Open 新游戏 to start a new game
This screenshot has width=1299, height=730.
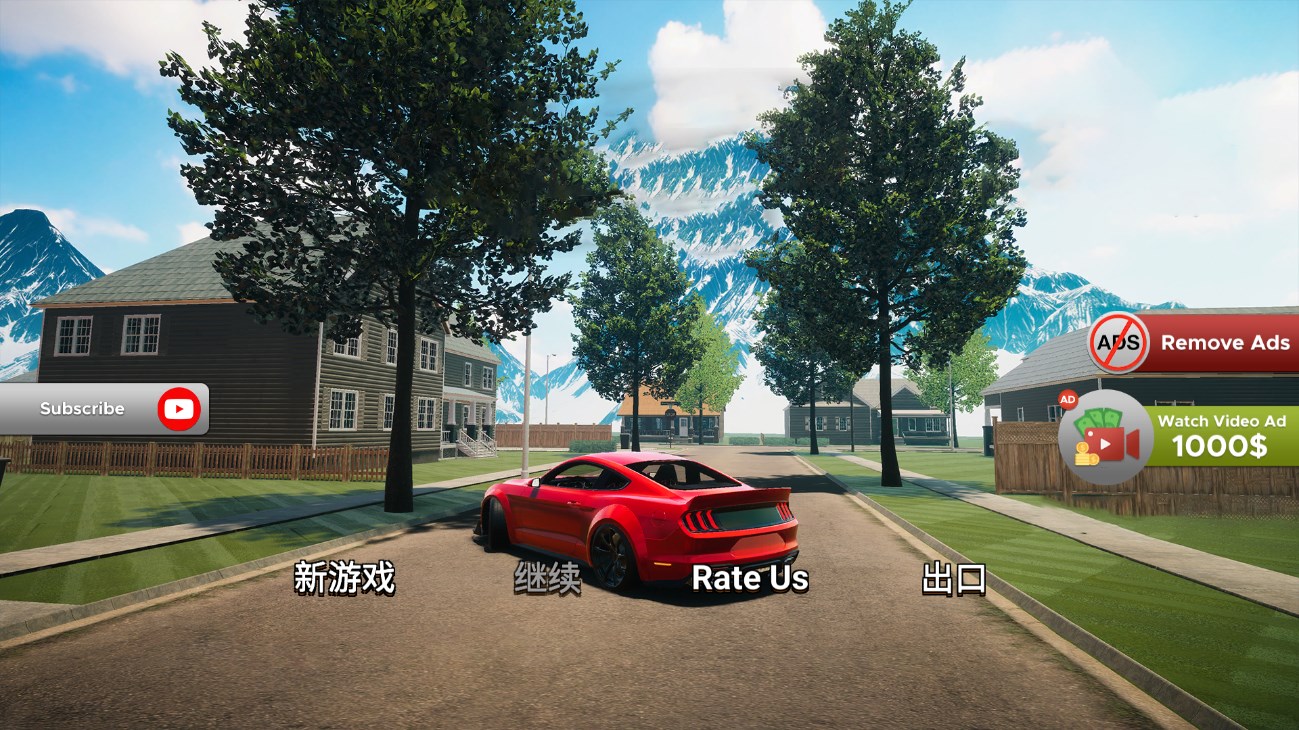click(345, 579)
